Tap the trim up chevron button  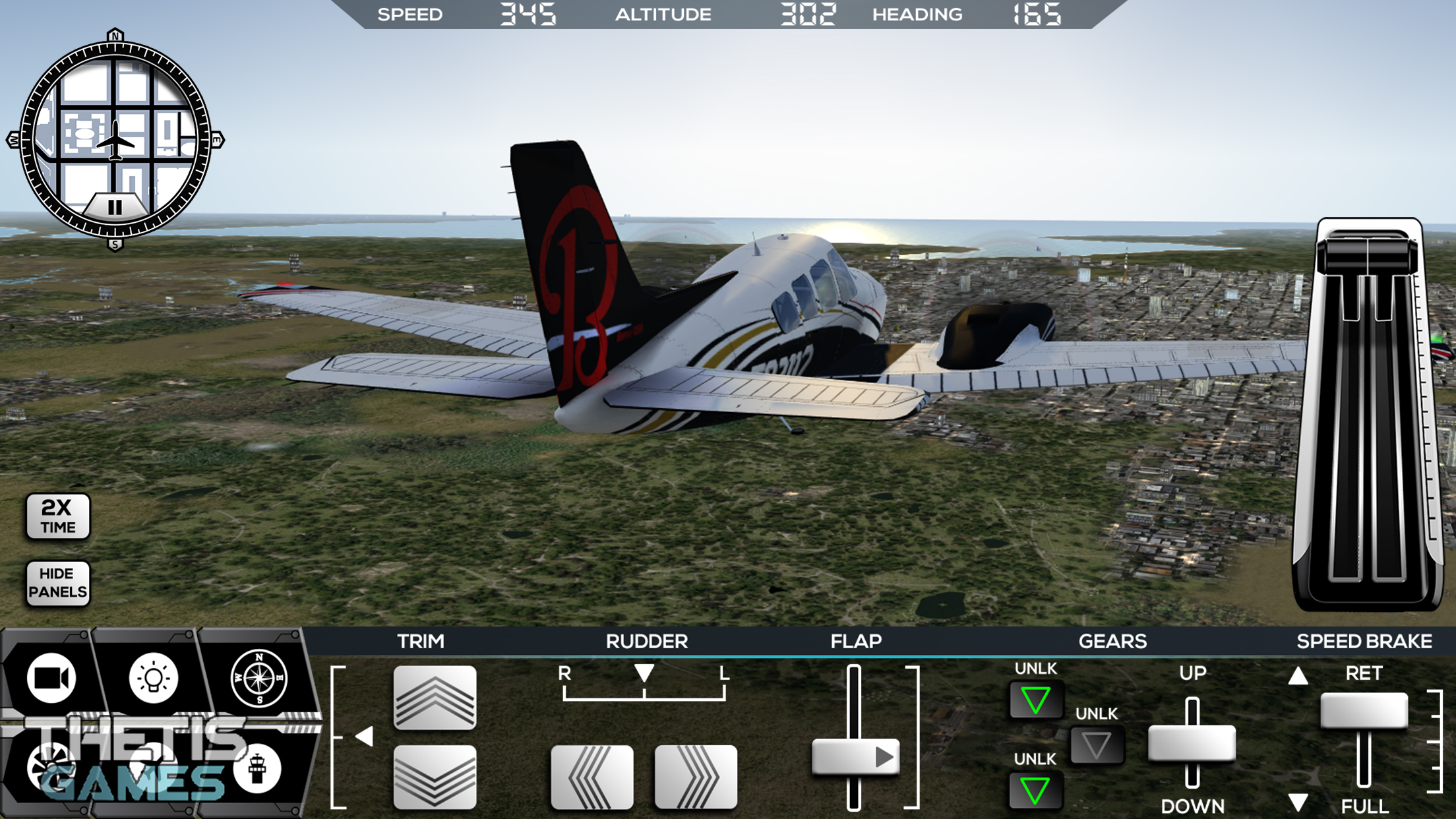click(435, 698)
